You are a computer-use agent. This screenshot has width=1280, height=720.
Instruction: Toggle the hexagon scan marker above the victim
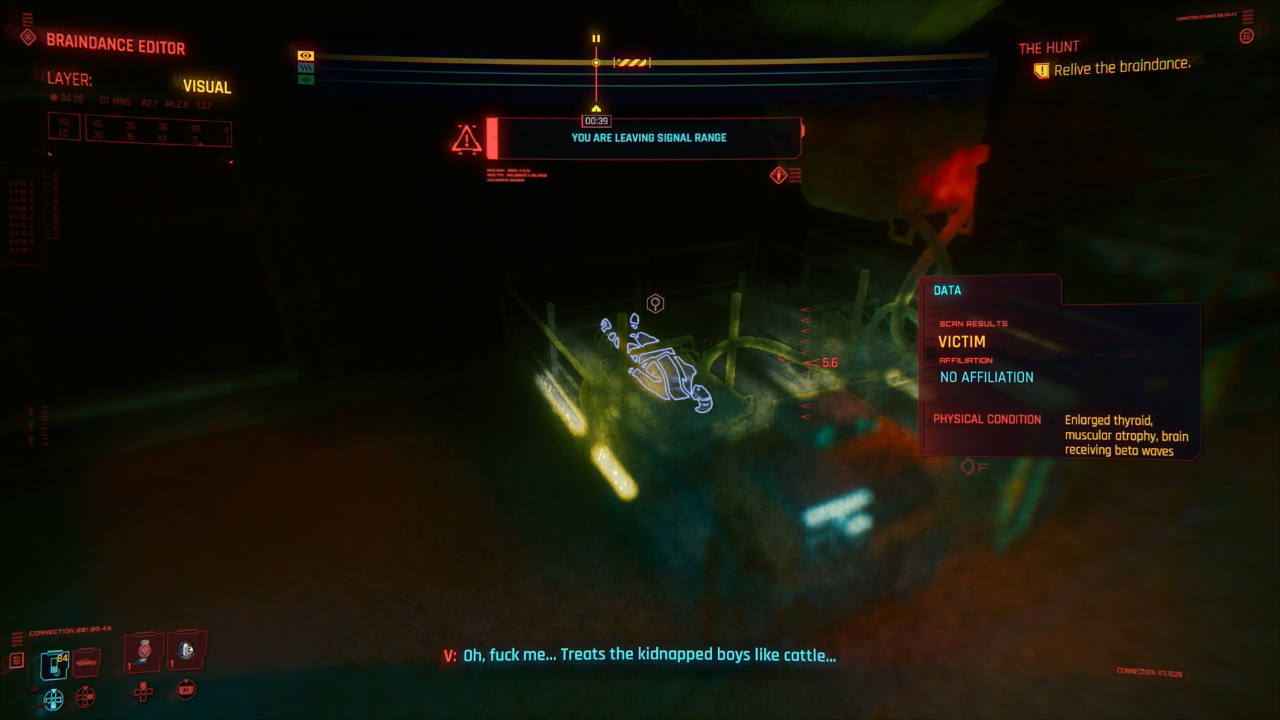(x=655, y=303)
